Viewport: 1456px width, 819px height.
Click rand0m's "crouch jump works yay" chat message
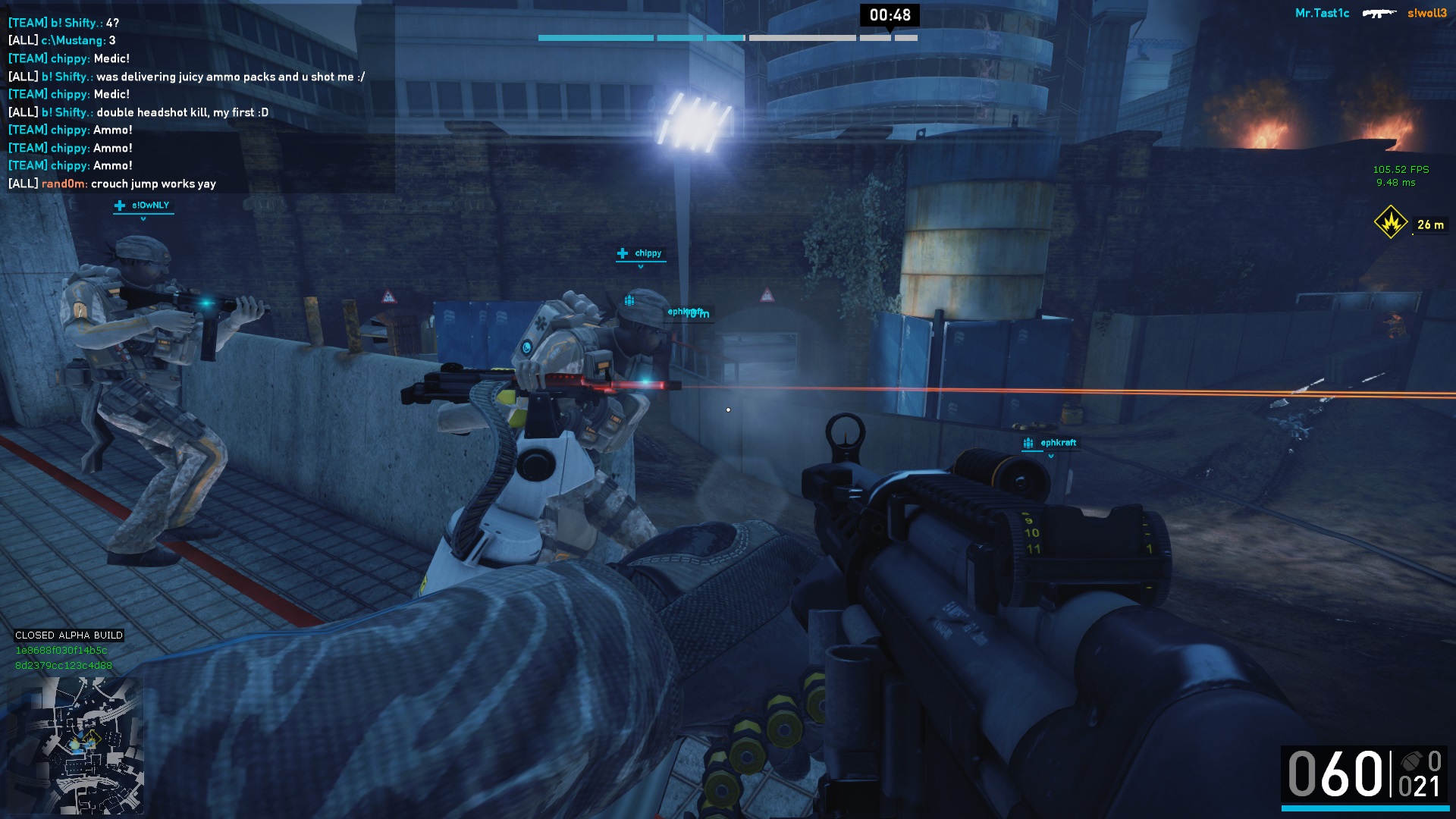(112, 184)
